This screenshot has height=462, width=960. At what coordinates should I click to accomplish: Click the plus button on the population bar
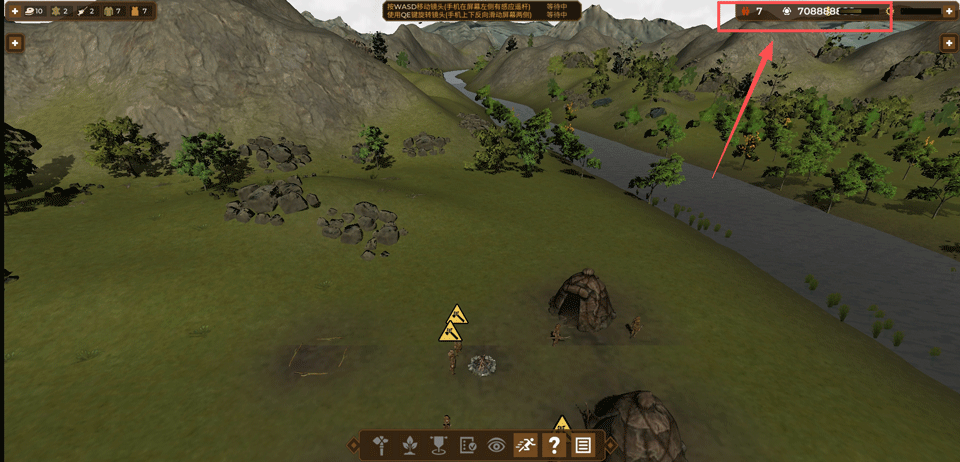tap(948, 11)
